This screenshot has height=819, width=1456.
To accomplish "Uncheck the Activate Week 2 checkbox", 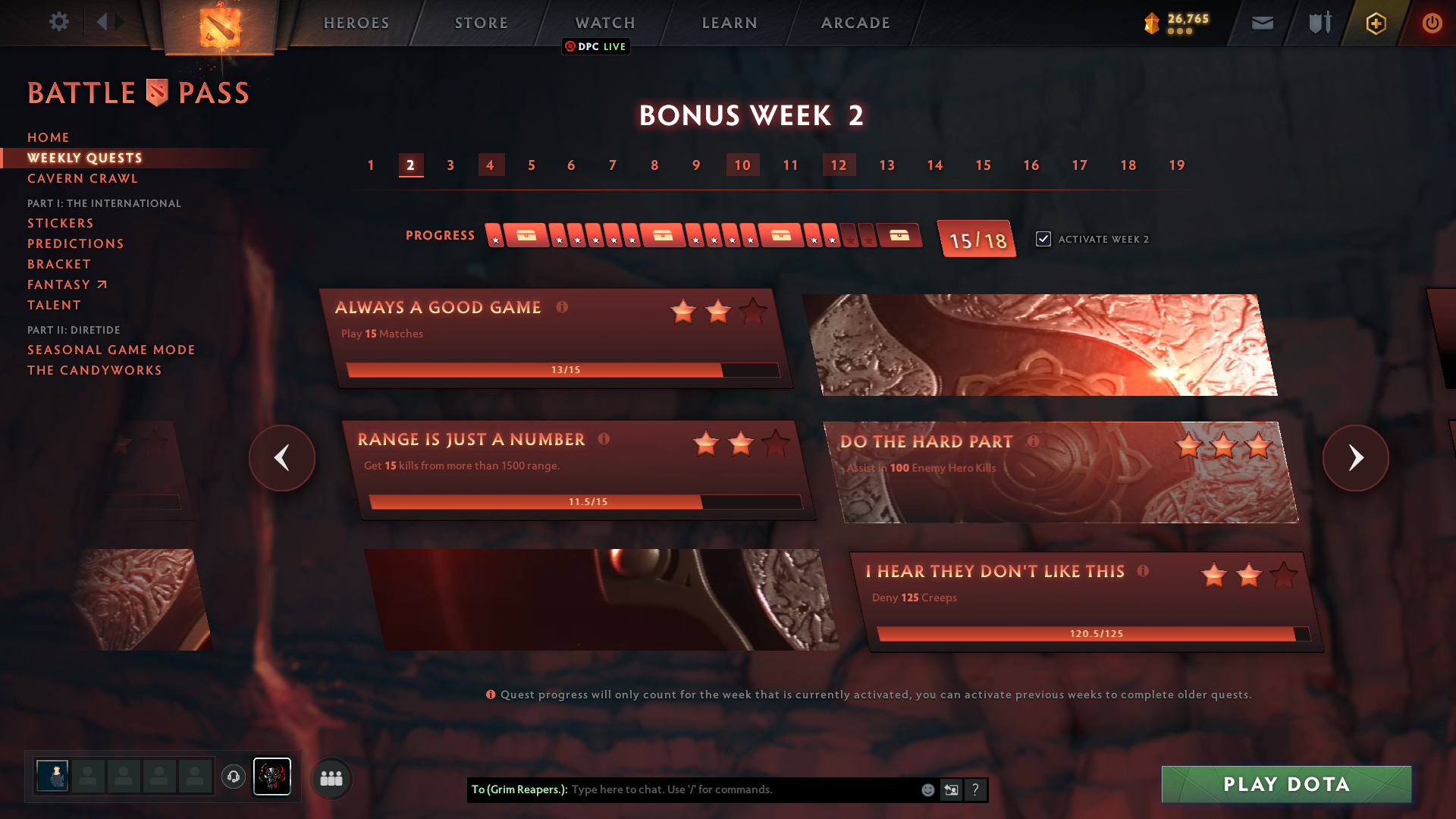I will tap(1043, 239).
